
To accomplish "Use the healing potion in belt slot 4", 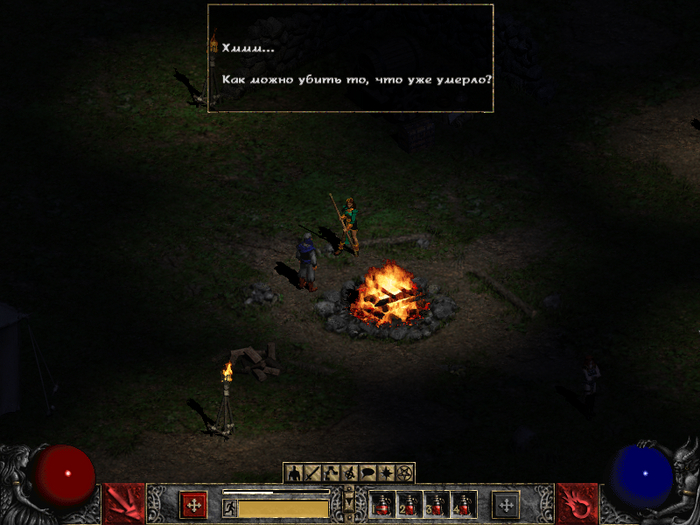I will pyautogui.click(x=462, y=505).
